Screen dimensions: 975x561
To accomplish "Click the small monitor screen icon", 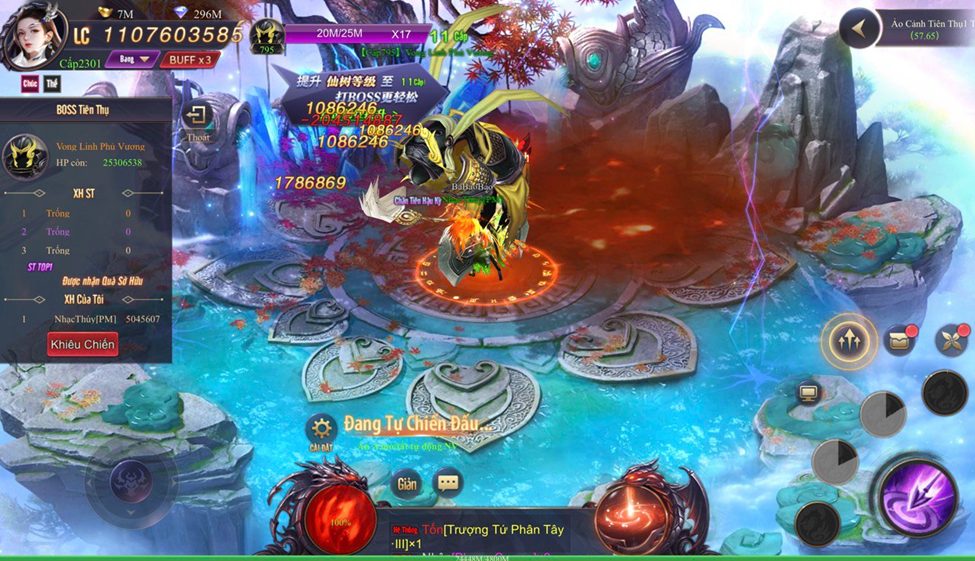I will coord(809,392).
